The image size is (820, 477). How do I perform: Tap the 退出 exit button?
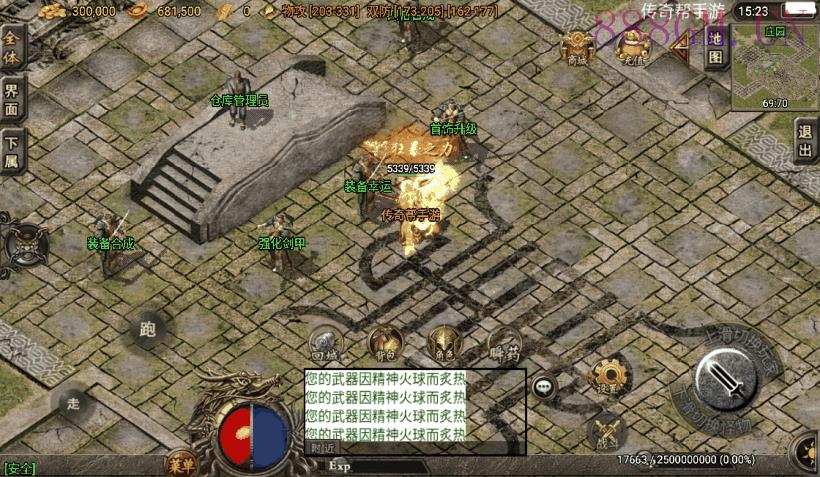(x=806, y=142)
